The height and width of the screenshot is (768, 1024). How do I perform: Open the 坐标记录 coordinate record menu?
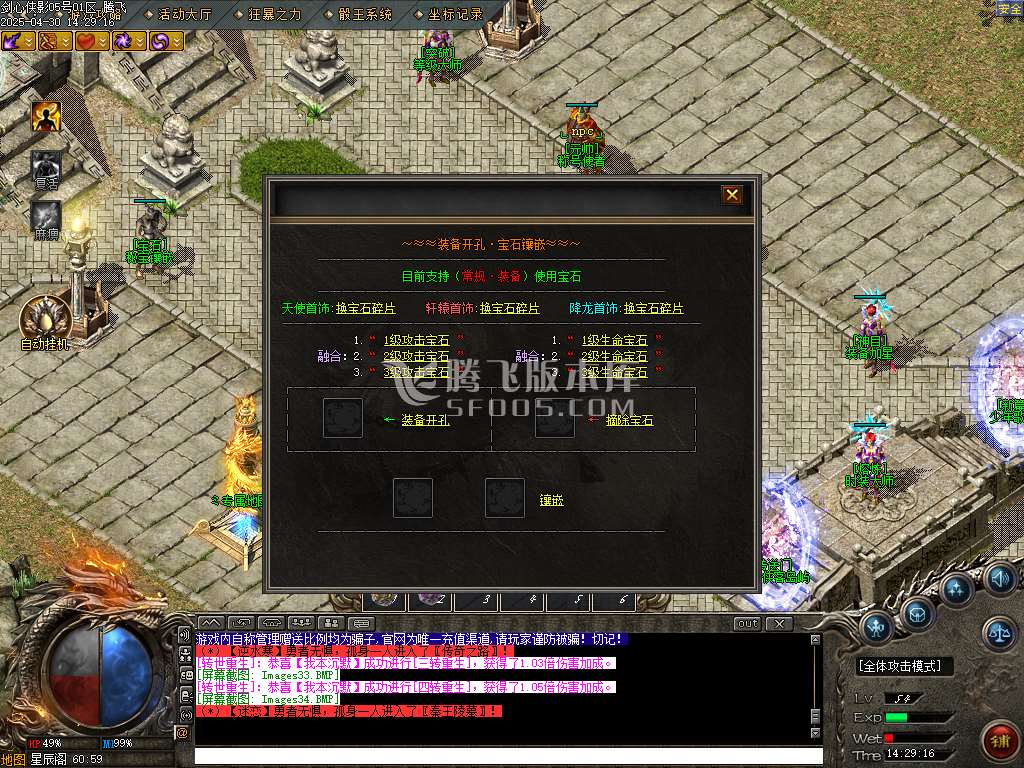click(x=455, y=14)
